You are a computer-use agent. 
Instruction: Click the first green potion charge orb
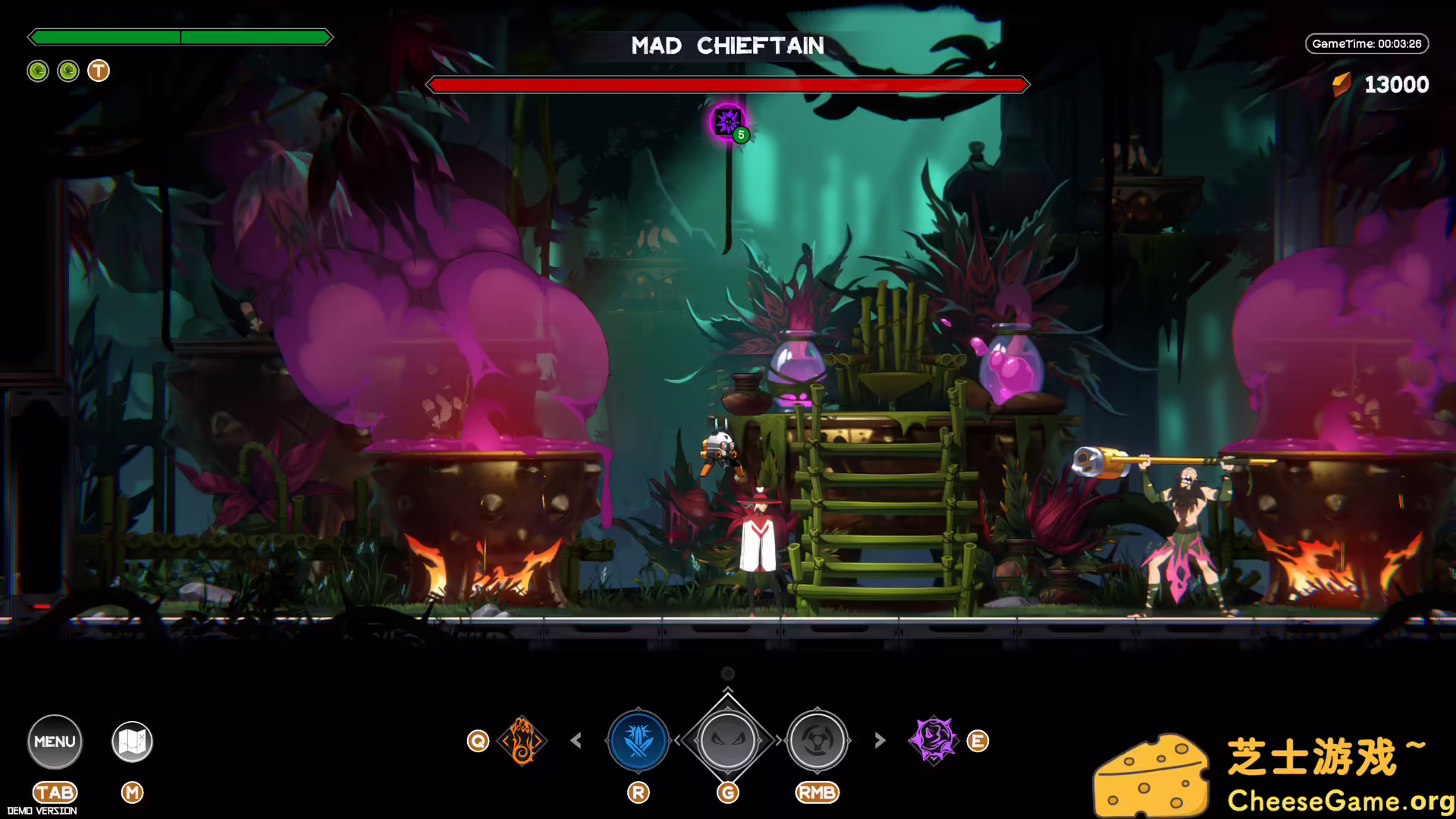point(38,71)
